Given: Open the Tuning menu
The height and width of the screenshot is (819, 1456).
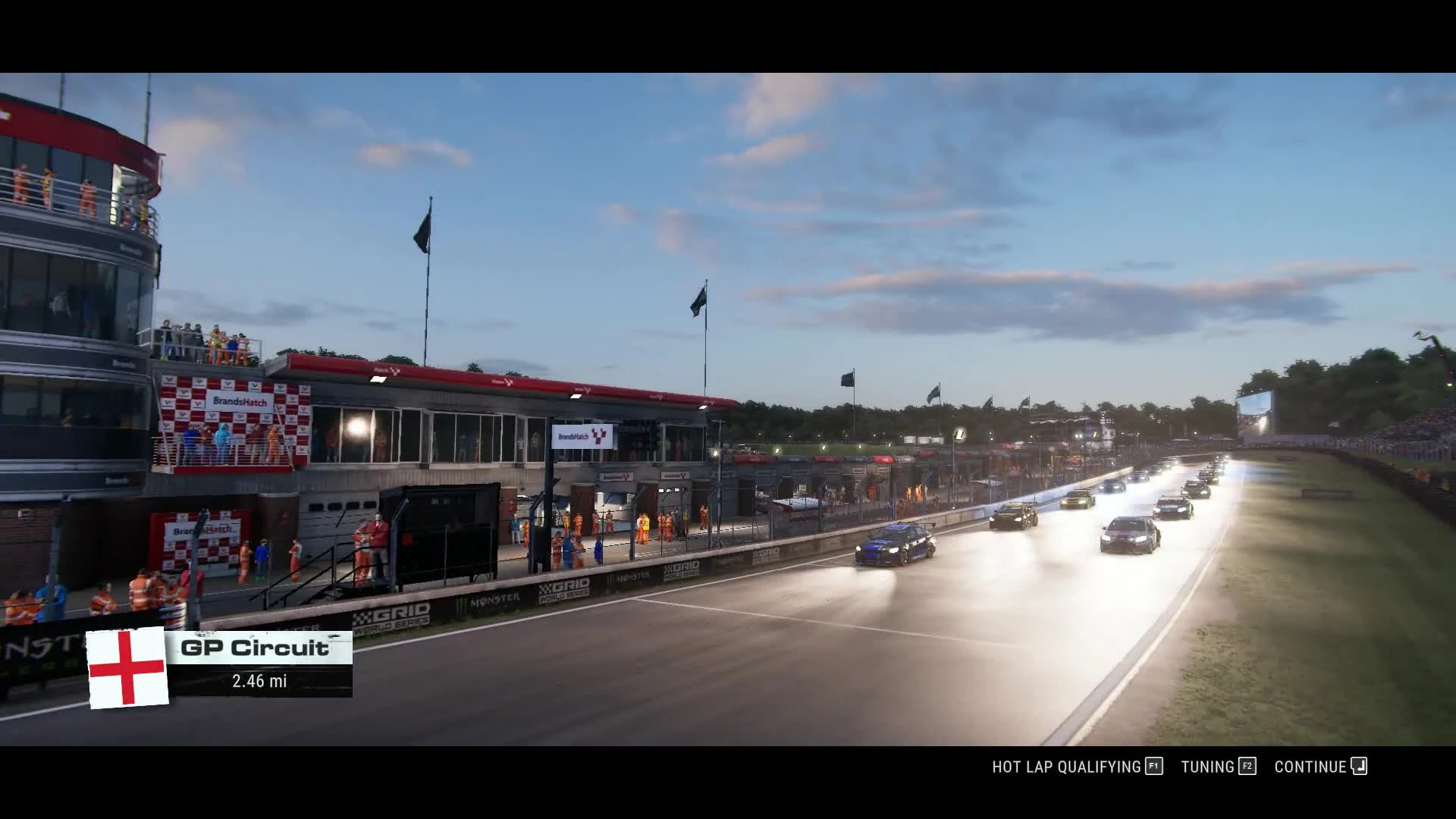Looking at the screenshot, I should 1211,767.
